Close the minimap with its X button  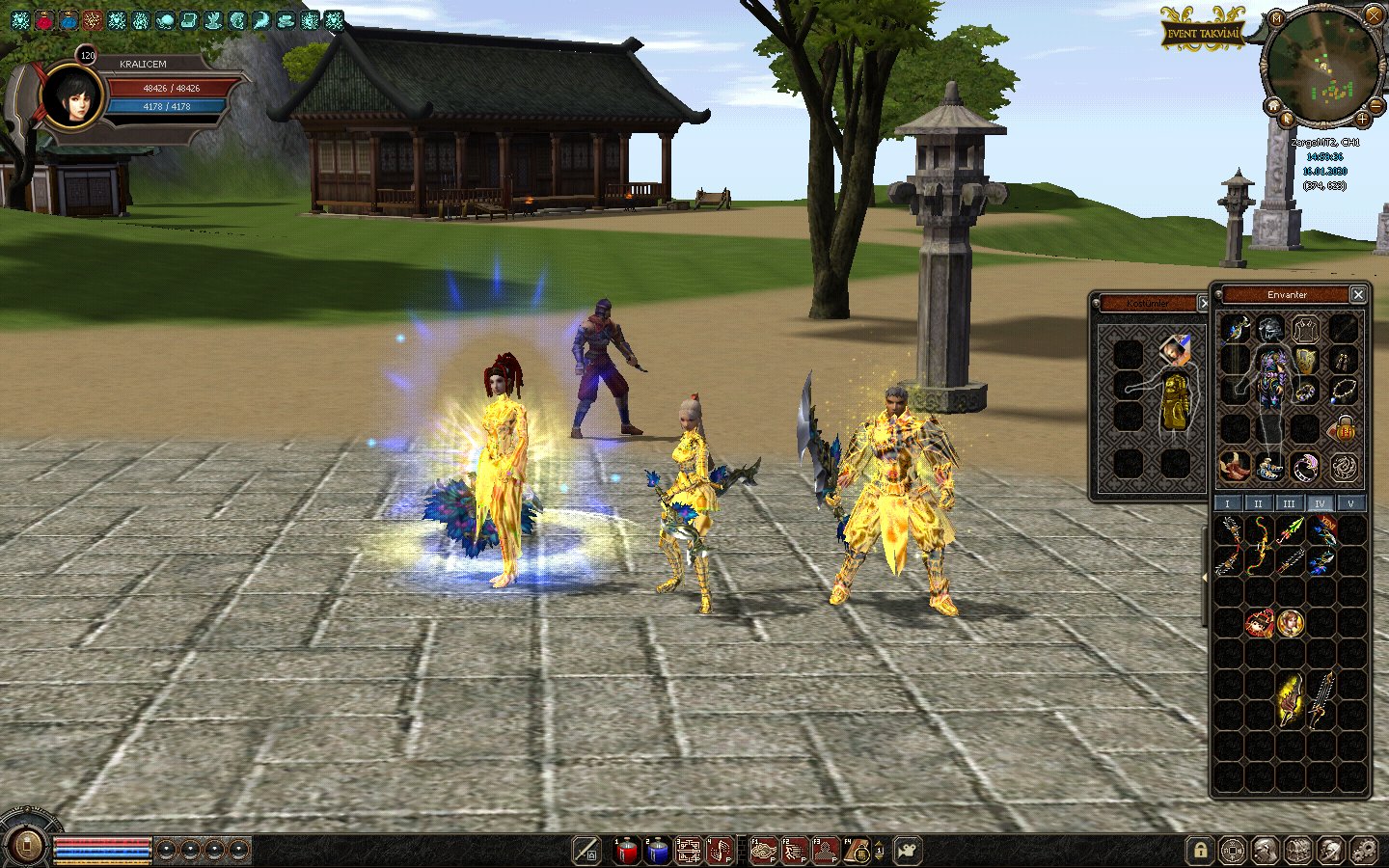pos(1374,14)
